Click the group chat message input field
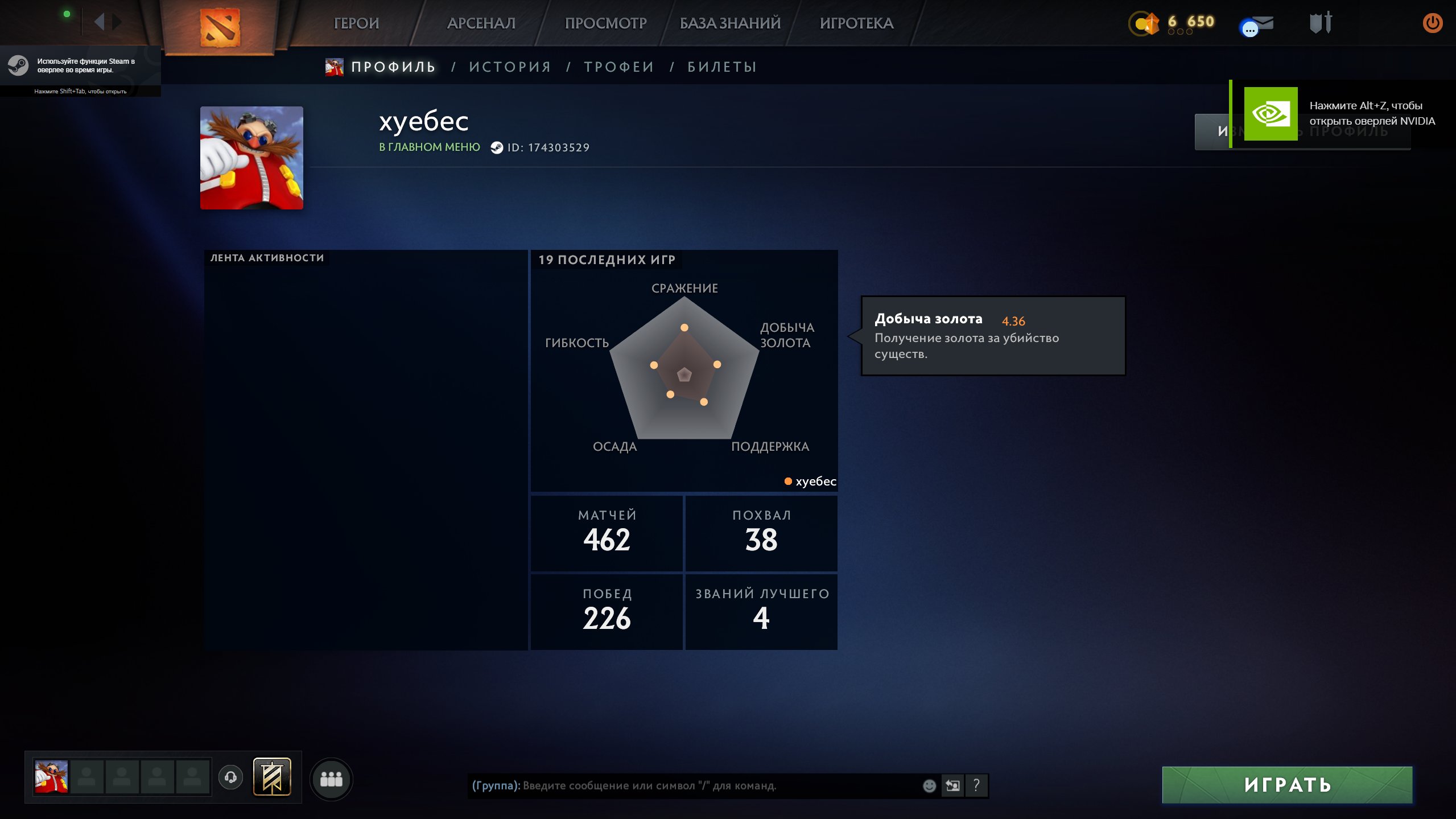This screenshot has width=1456, height=819. 683,785
